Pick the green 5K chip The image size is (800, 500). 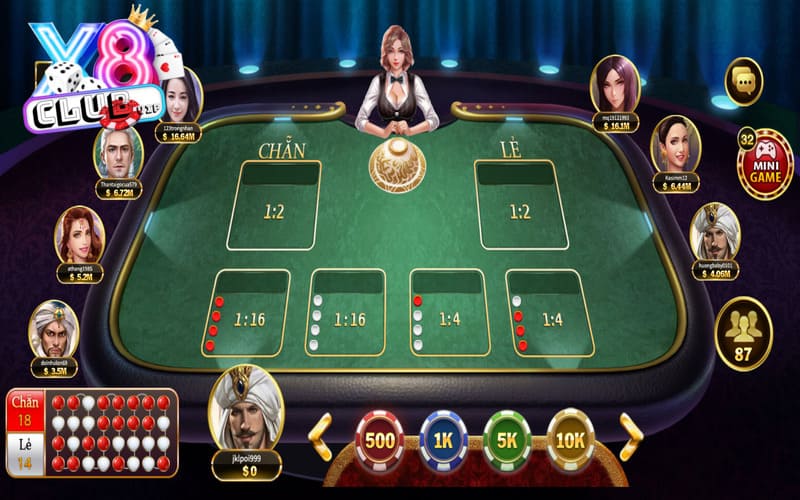click(x=507, y=441)
